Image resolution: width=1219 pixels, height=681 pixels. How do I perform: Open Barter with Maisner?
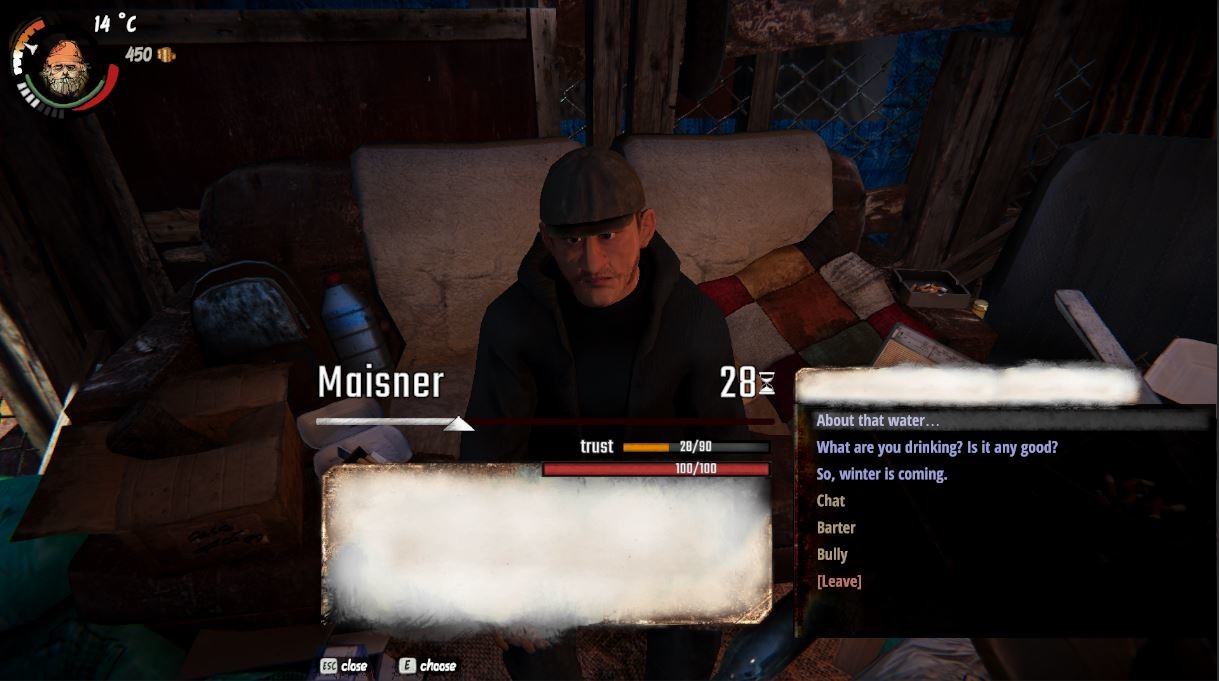836,528
